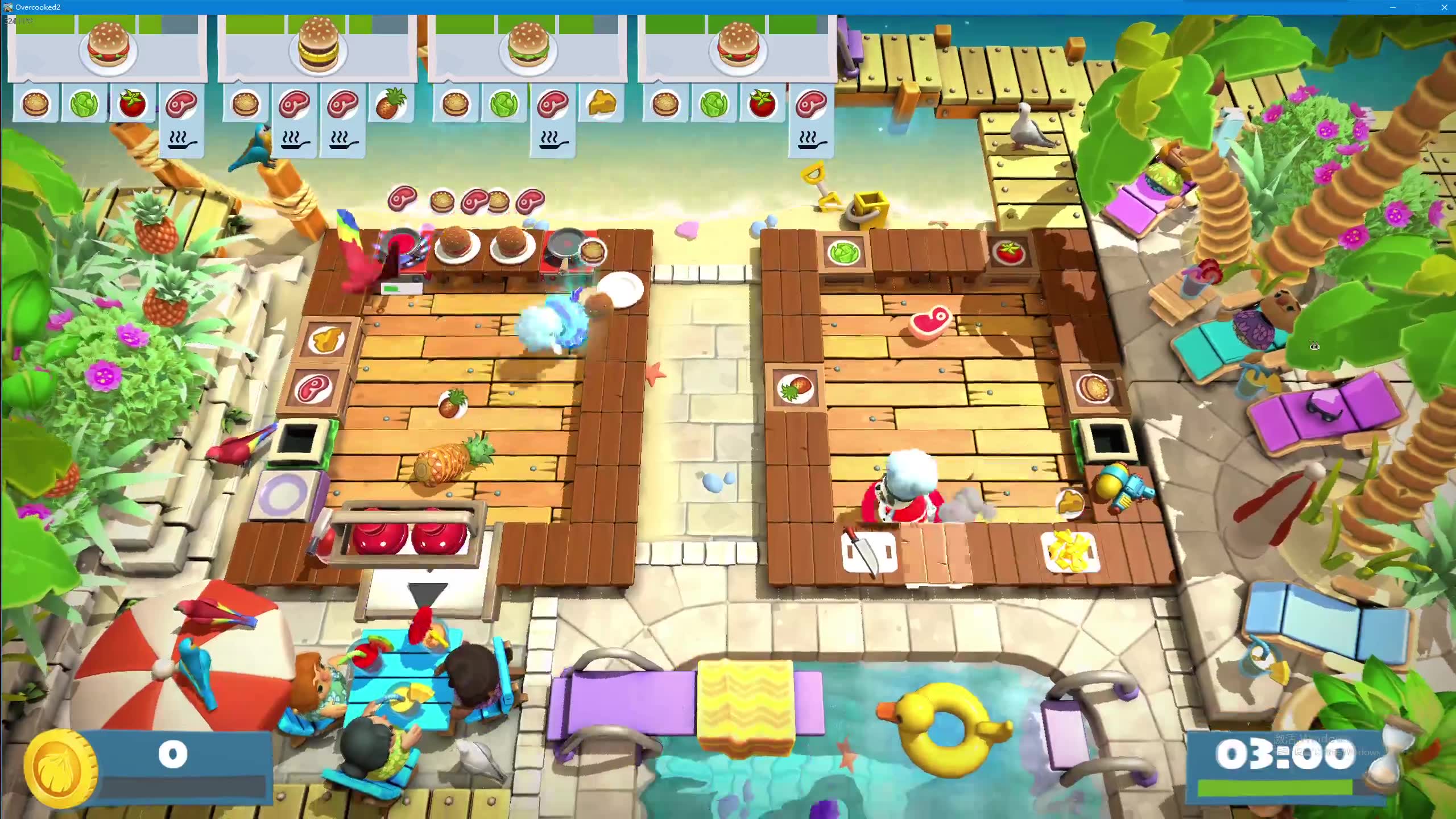Click the cheese ingredient icon in the orders
The image size is (1456, 819).
point(601,104)
